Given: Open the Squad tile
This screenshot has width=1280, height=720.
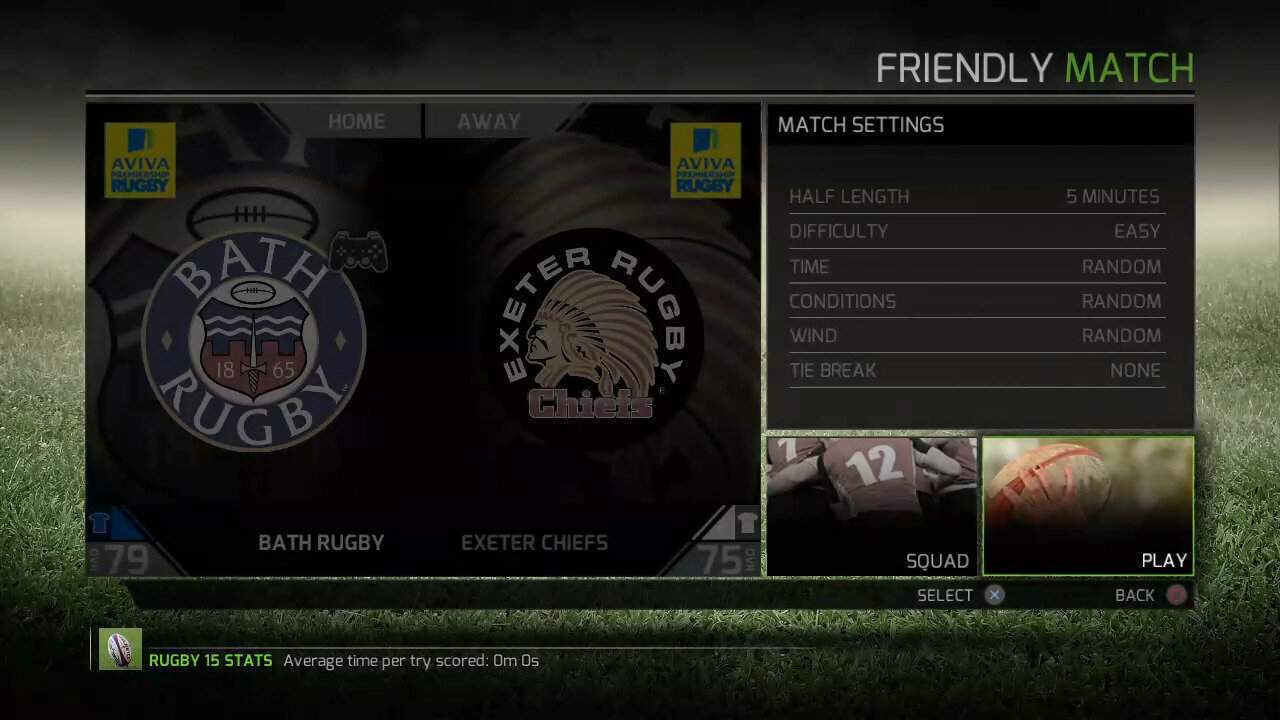Looking at the screenshot, I should pyautogui.click(x=871, y=506).
